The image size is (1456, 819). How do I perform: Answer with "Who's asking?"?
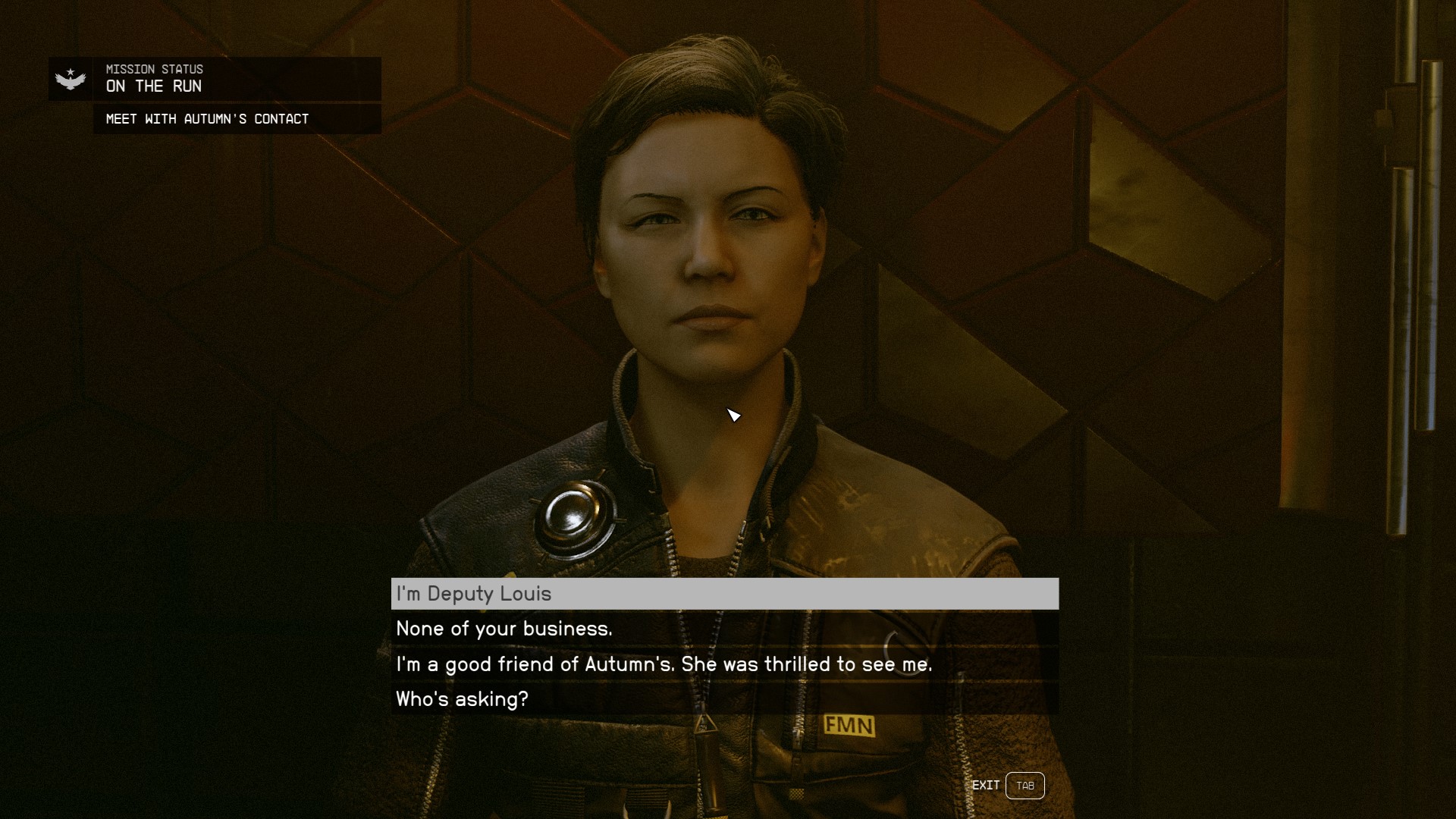724,699
